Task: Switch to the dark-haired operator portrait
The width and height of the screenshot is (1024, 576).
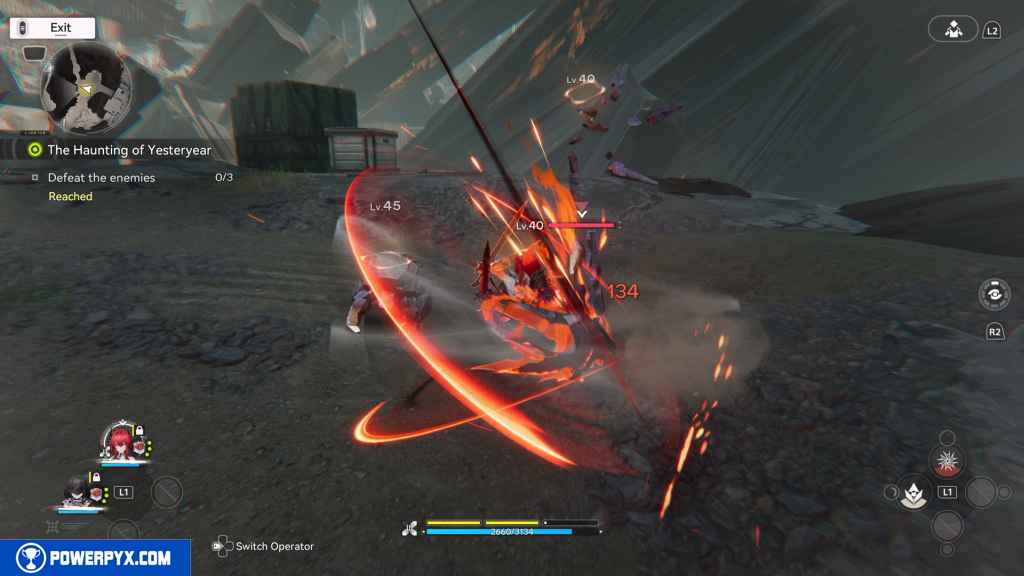Action: click(76, 490)
